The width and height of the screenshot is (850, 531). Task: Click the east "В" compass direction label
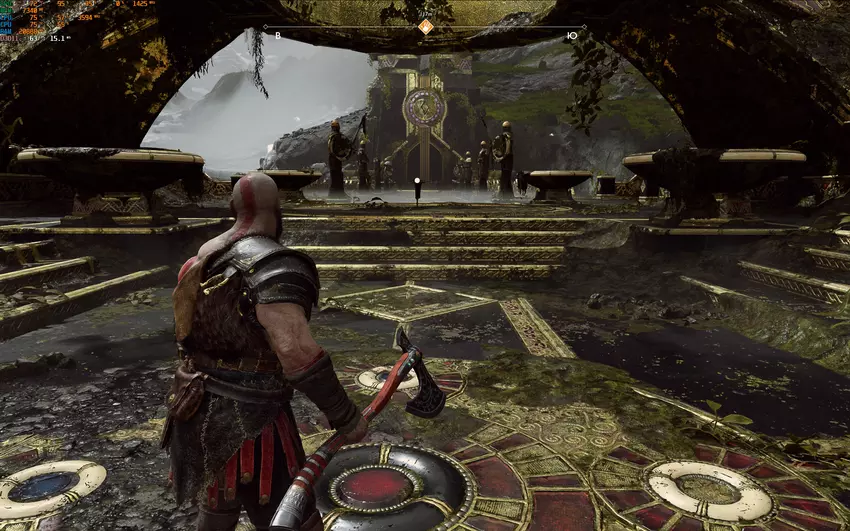coord(278,35)
